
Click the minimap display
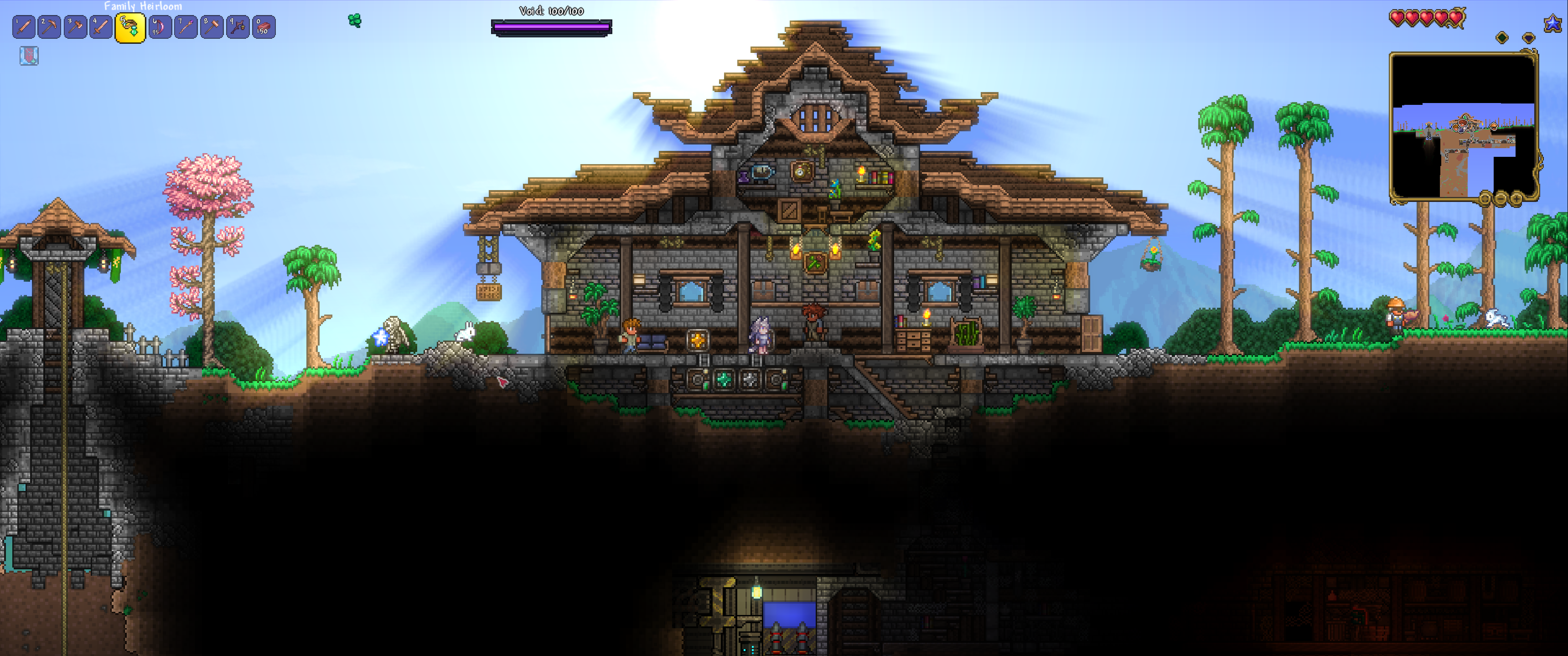point(1463,125)
